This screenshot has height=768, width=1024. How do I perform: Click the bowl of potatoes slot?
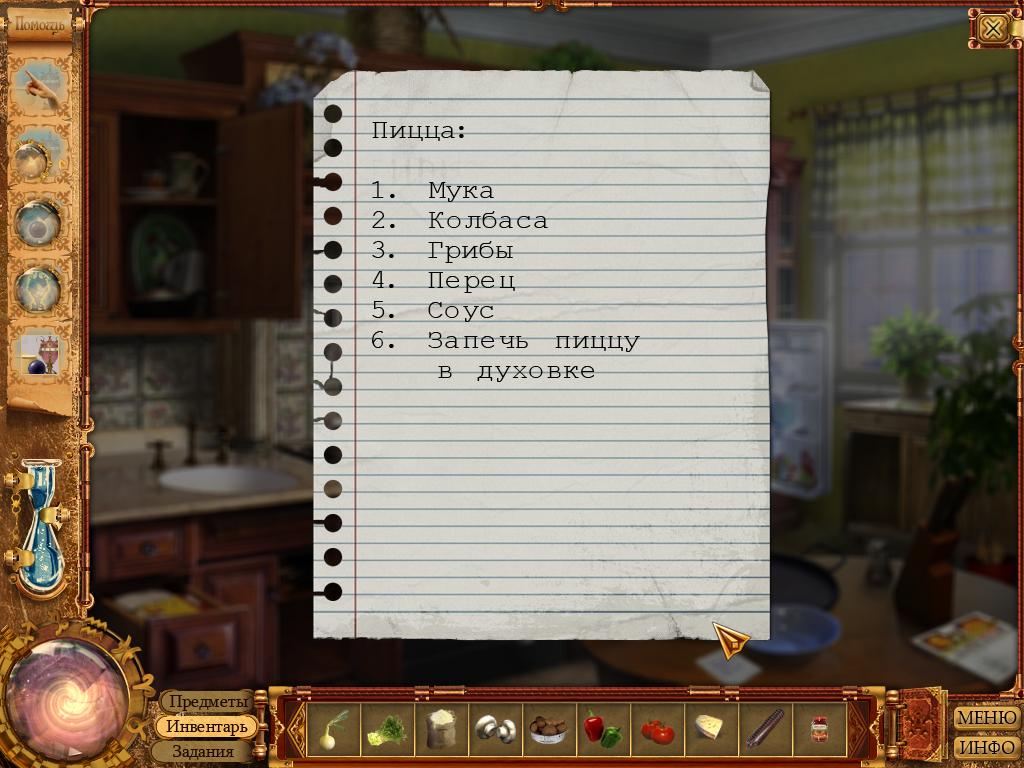[547, 728]
